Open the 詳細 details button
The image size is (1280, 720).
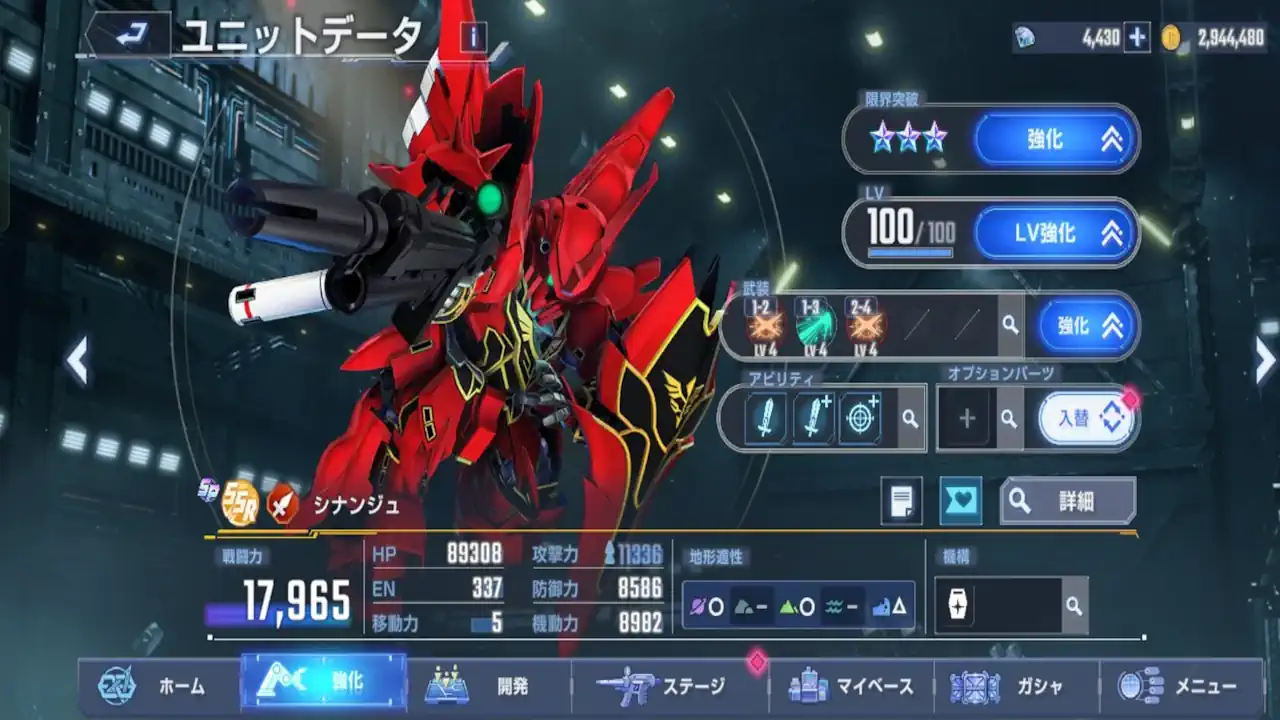point(1068,501)
